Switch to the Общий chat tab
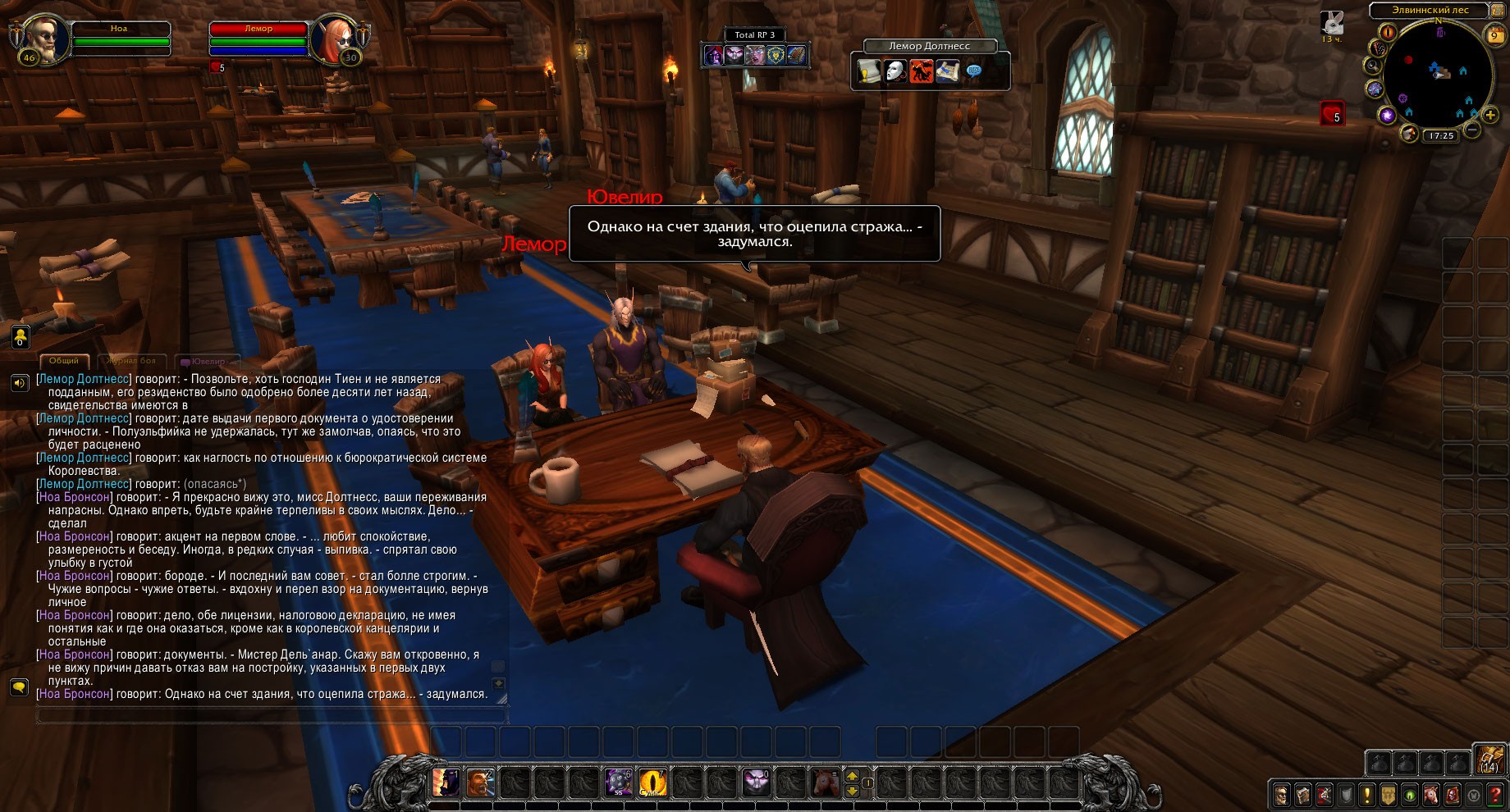This screenshot has height=812, width=1510. coord(63,361)
